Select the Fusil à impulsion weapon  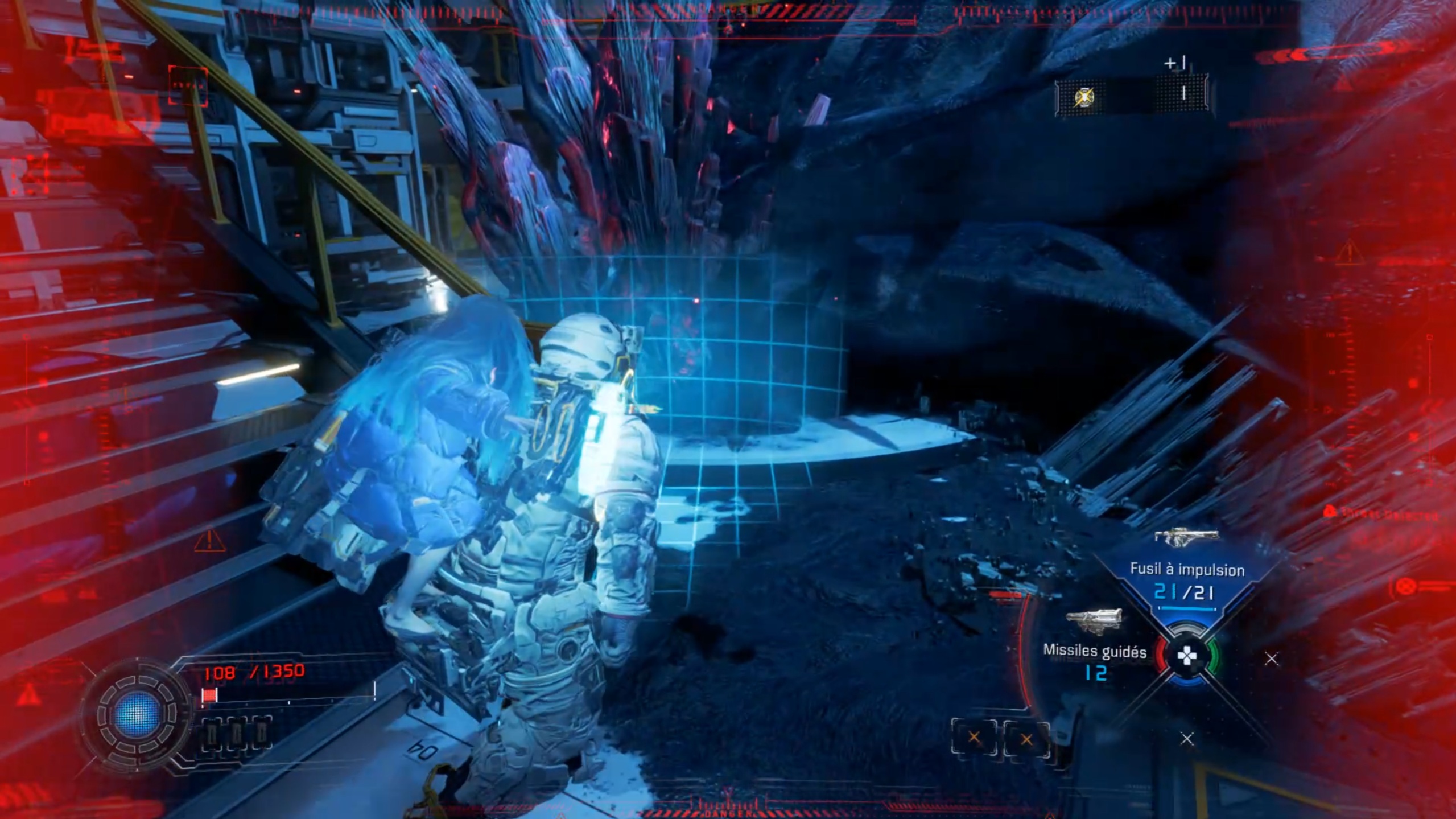tap(1187, 570)
